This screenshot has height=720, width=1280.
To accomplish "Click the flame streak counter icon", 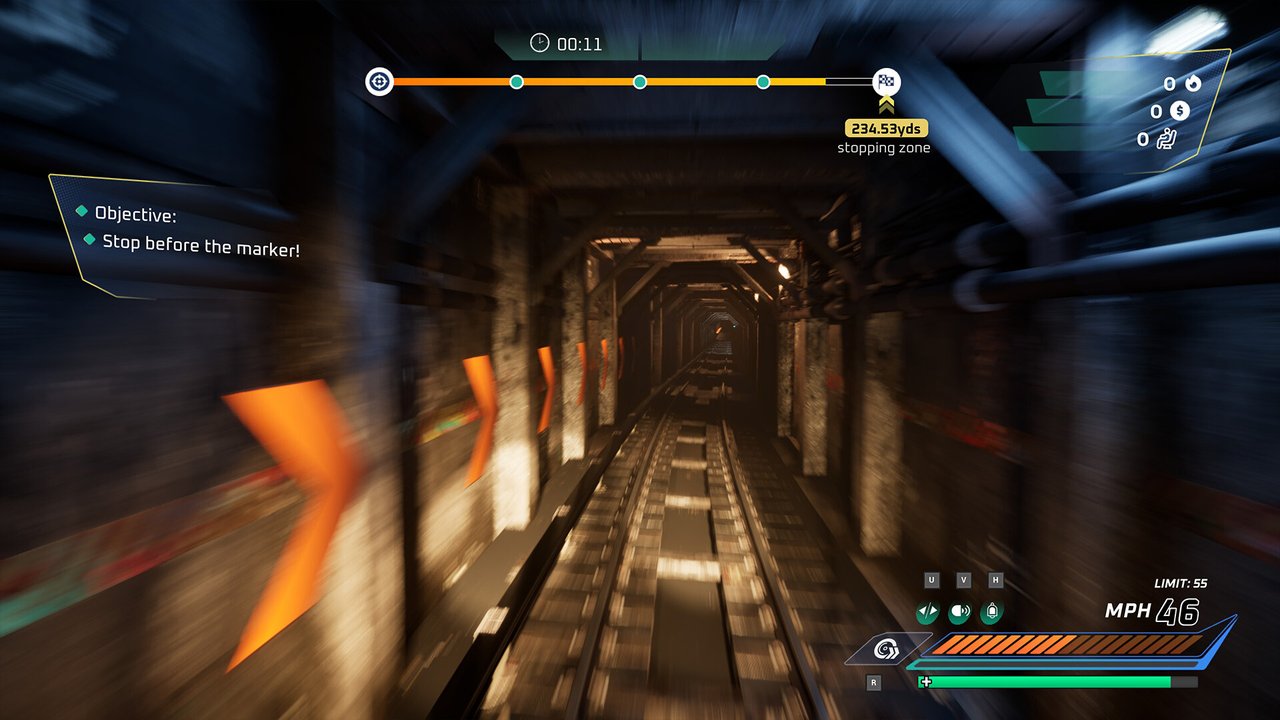I will click(x=1193, y=84).
